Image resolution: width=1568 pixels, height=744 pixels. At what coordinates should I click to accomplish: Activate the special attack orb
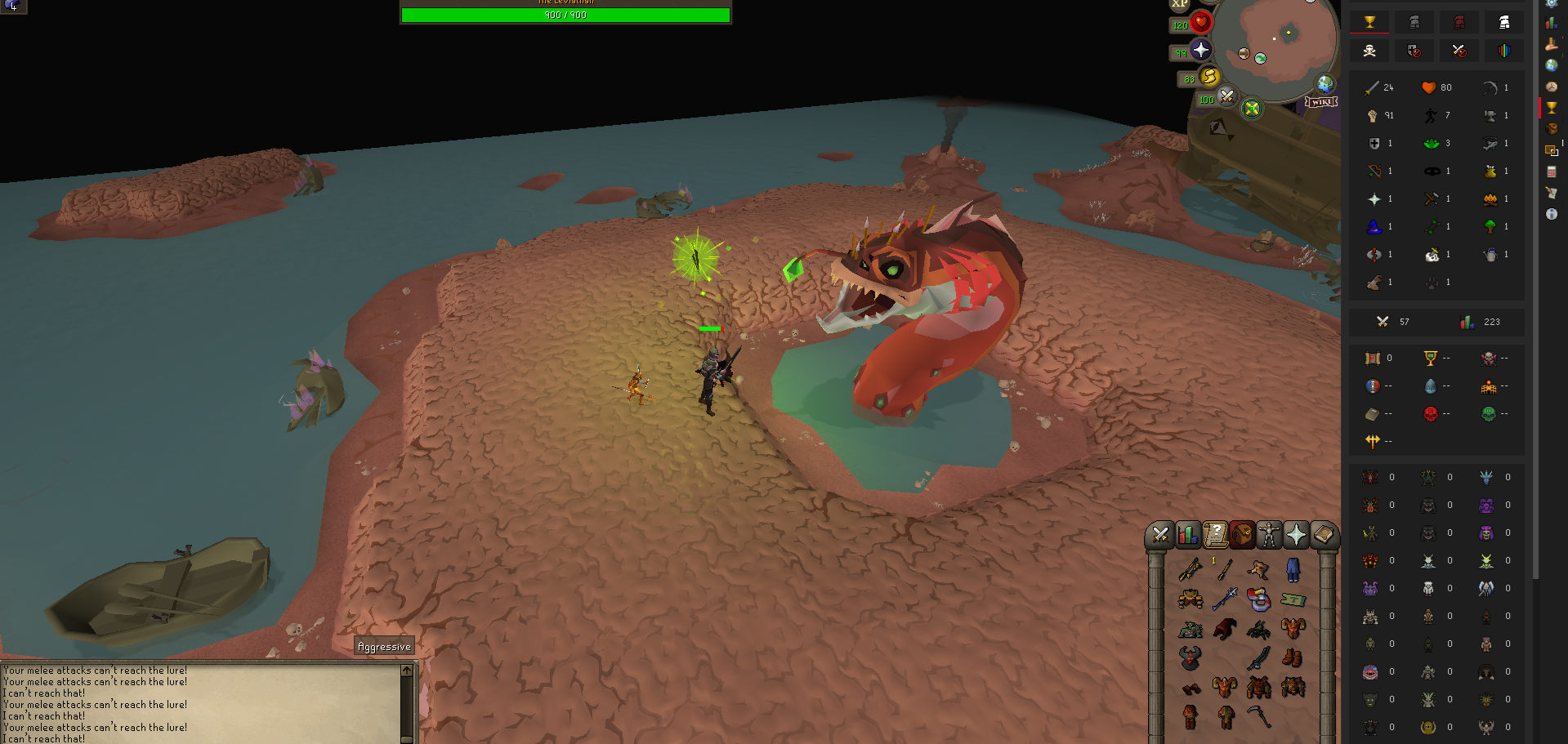click(x=1226, y=96)
